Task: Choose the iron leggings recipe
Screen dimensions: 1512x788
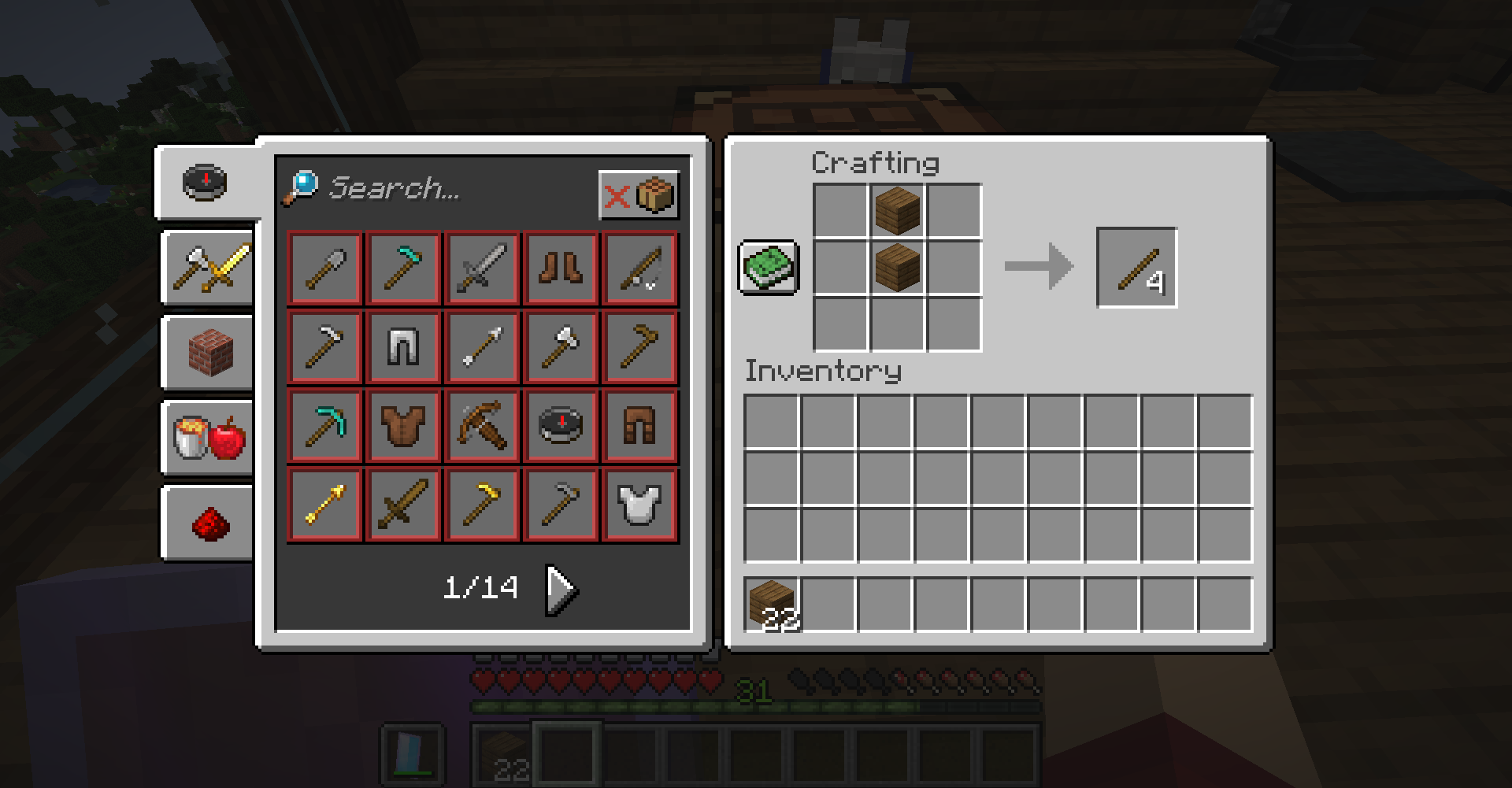Action: 403,346
